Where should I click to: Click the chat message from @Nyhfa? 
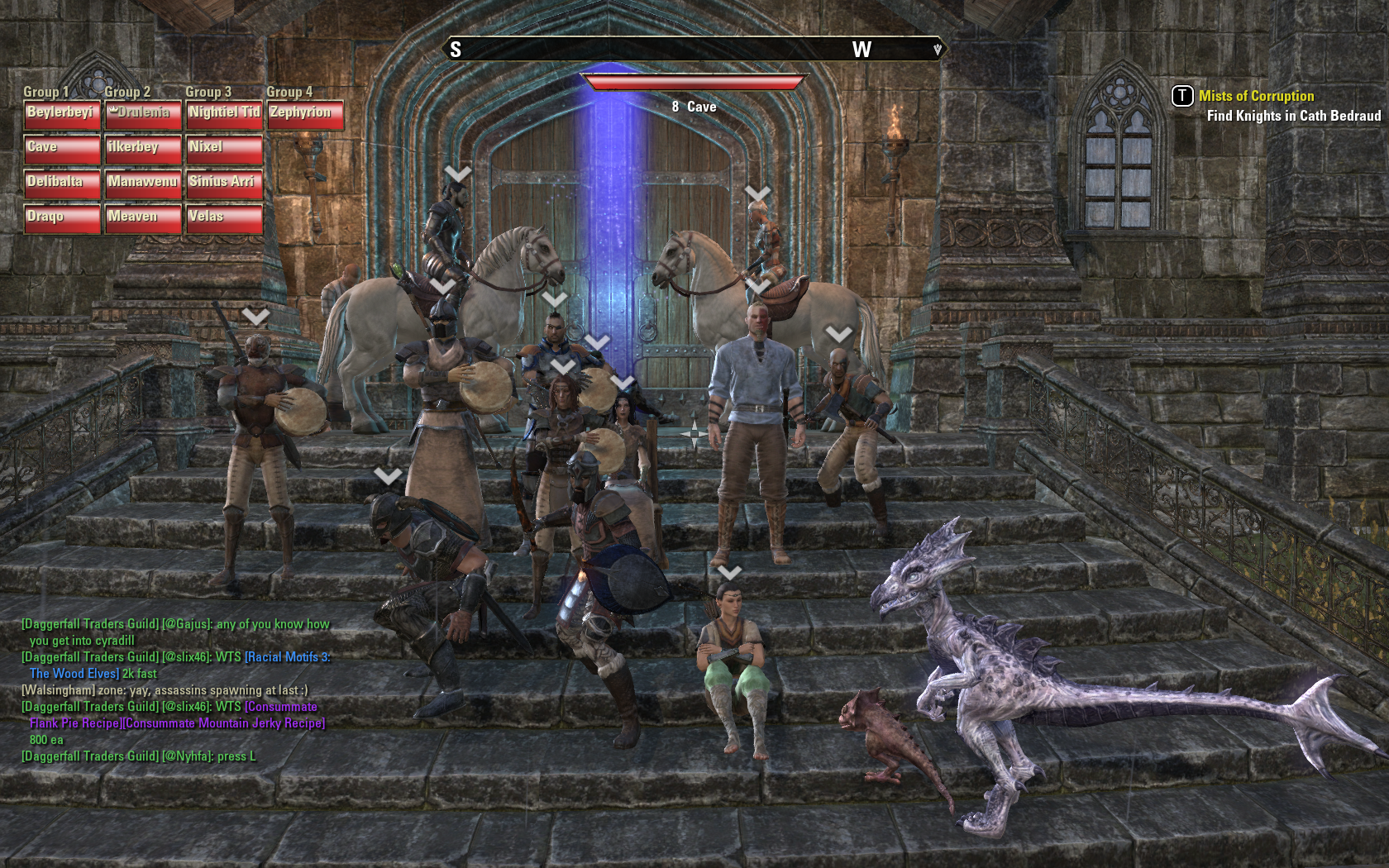click(141, 755)
